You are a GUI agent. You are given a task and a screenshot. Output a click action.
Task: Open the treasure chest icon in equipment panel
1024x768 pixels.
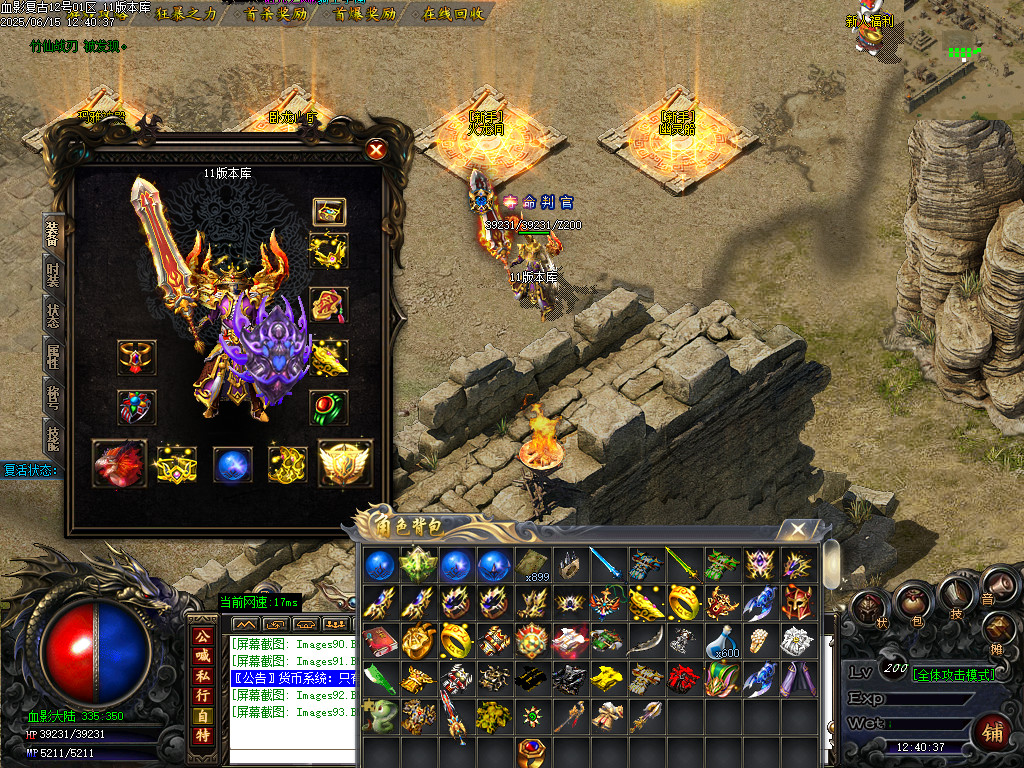(x=329, y=212)
